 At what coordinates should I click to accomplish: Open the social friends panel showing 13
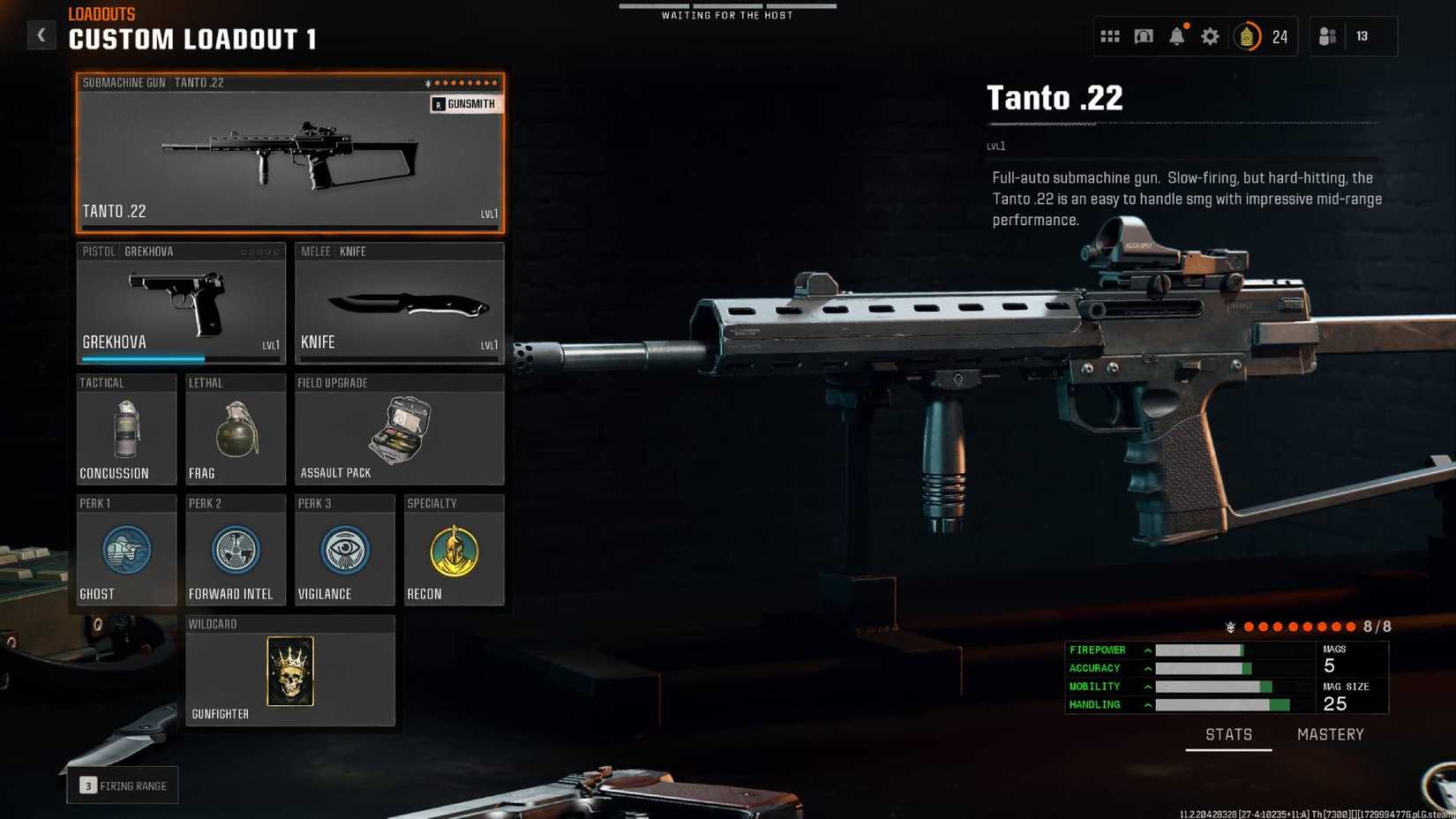click(x=1327, y=36)
